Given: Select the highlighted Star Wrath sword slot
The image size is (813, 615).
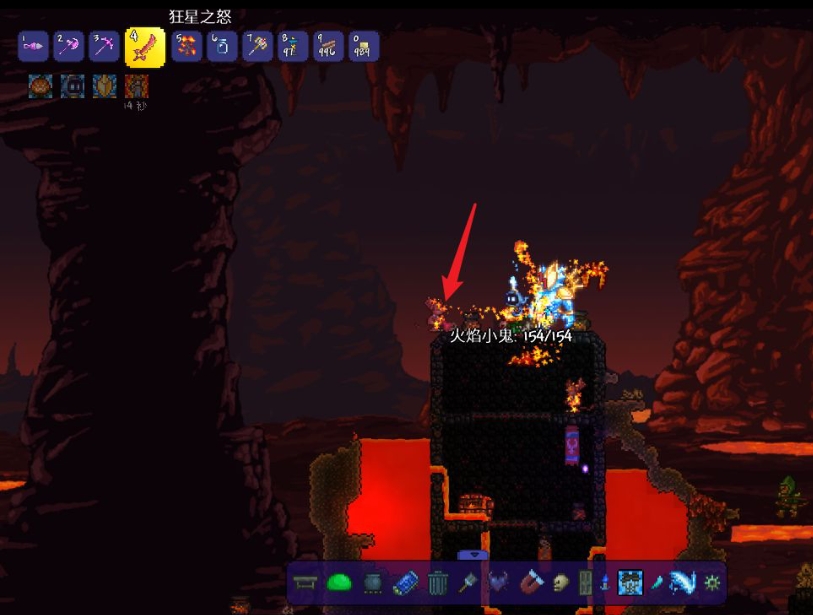Looking at the screenshot, I should click(x=145, y=46).
